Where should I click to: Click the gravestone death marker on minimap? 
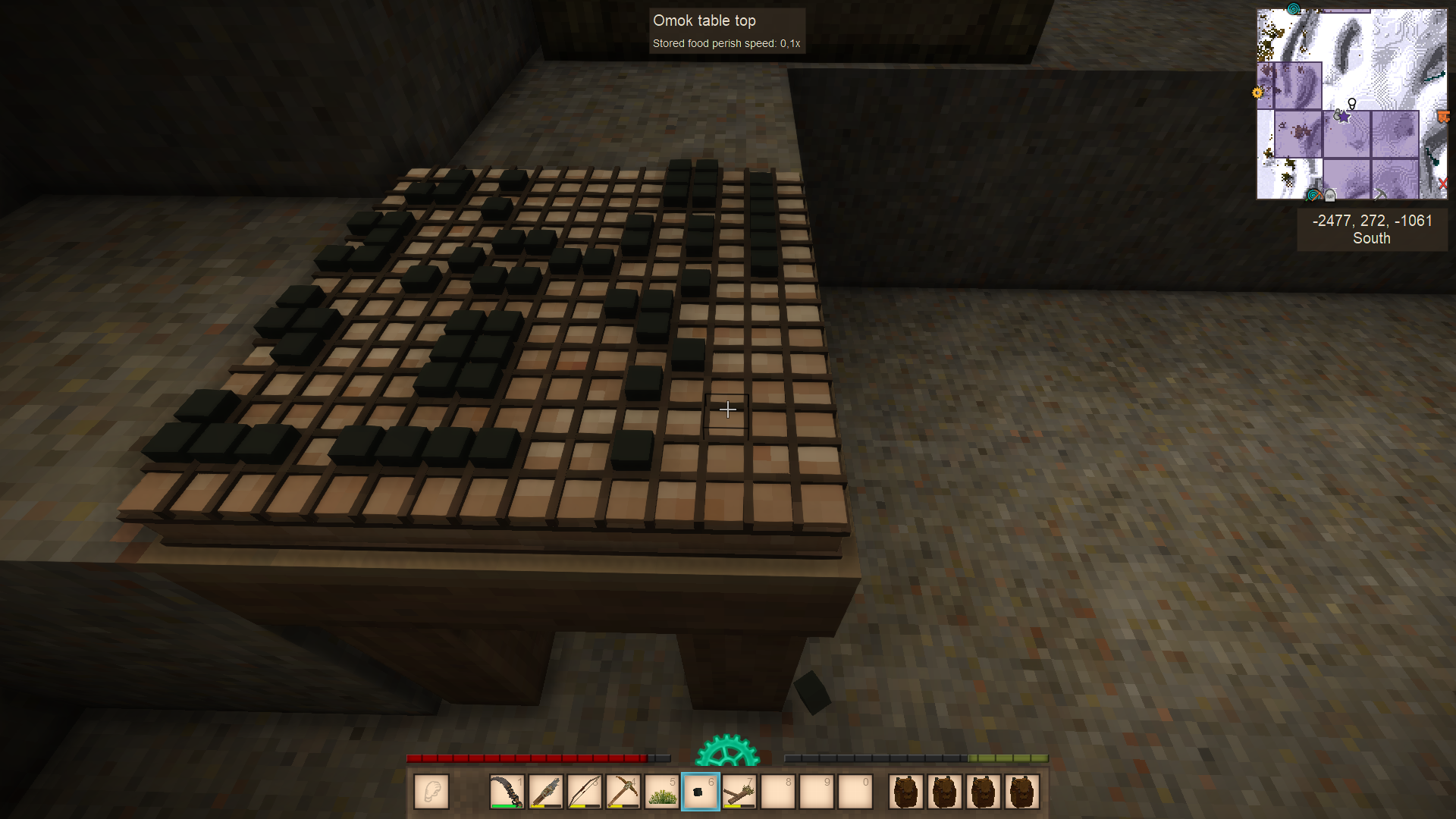point(1329,195)
